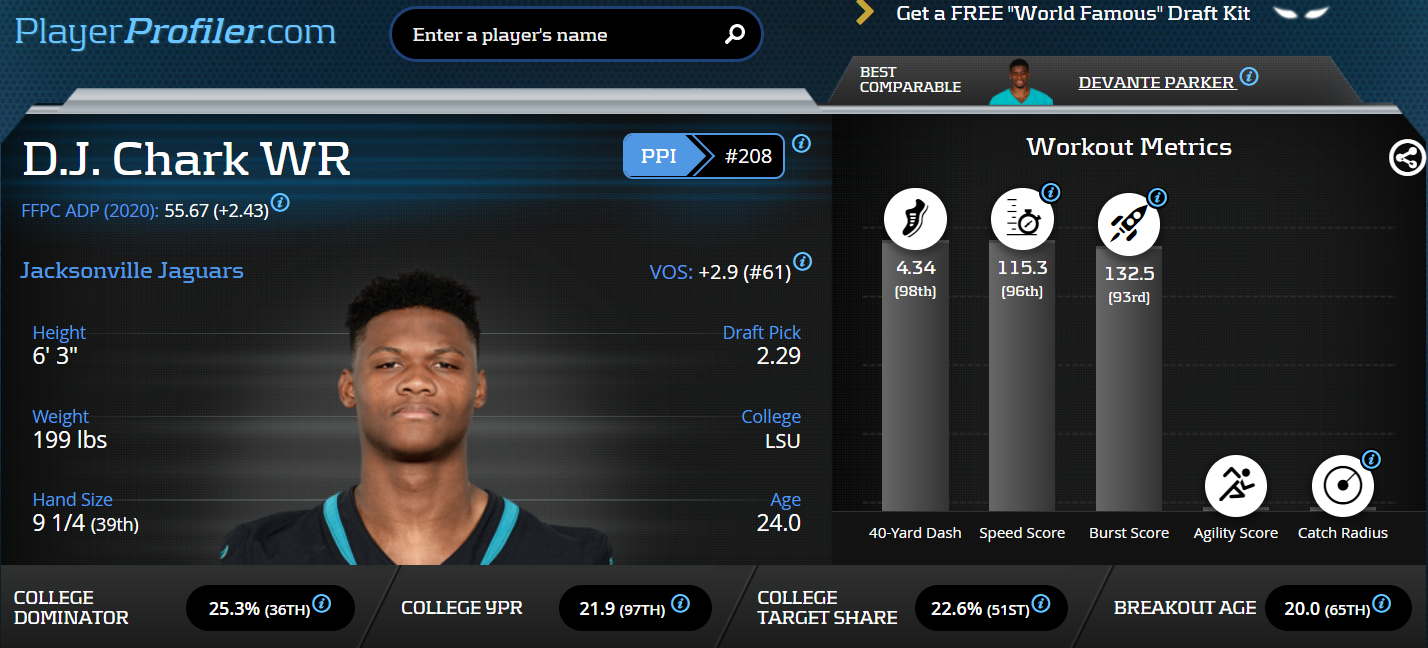
Task: Show info for Breakout Age stat
Action: pyautogui.click(x=1381, y=604)
